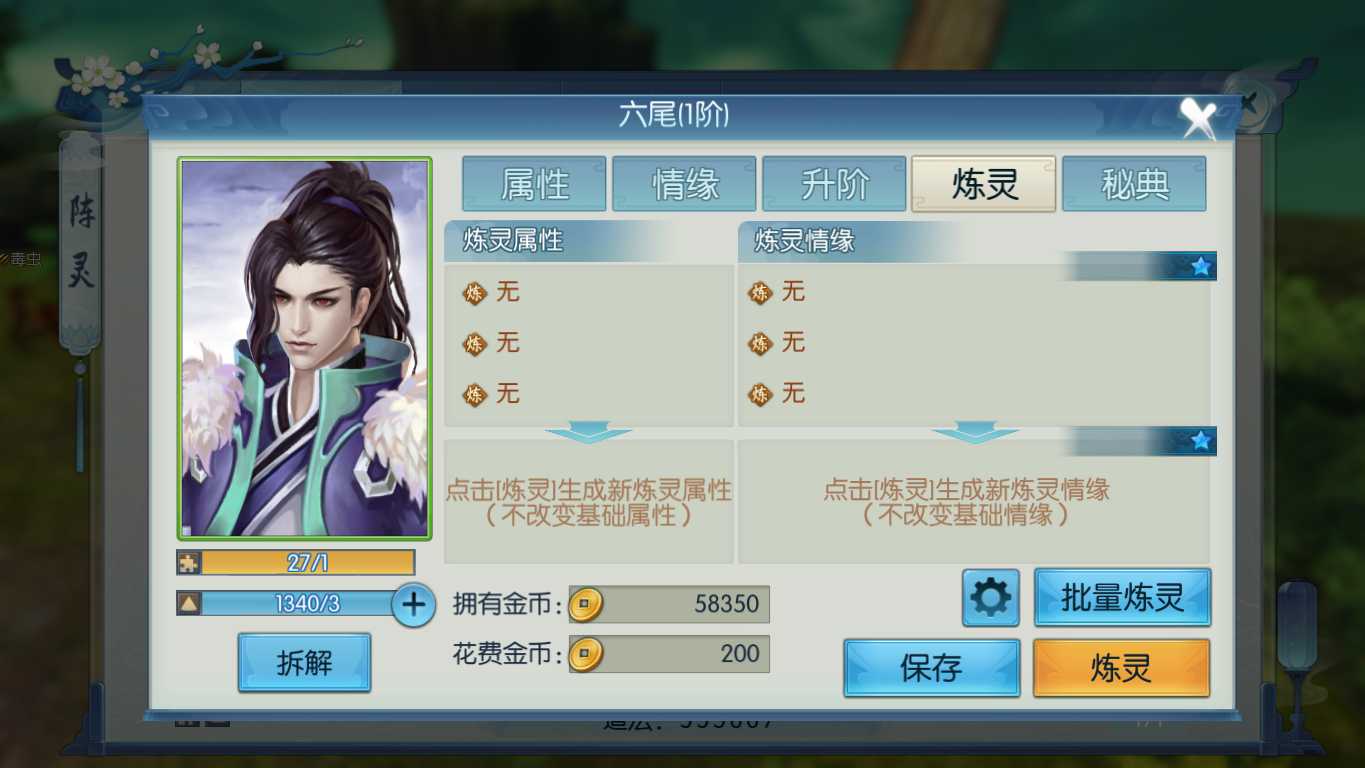Image resolution: width=1365 pixels, height=768 pixels.
Task: Click the gold coin icon beside 拥有金币
Action: click(x=584, y=604)
